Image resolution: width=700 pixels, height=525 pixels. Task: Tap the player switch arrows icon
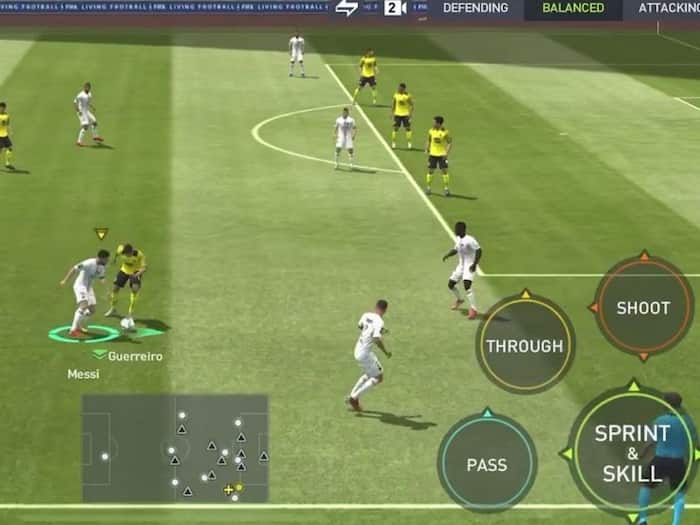point(346,9)
